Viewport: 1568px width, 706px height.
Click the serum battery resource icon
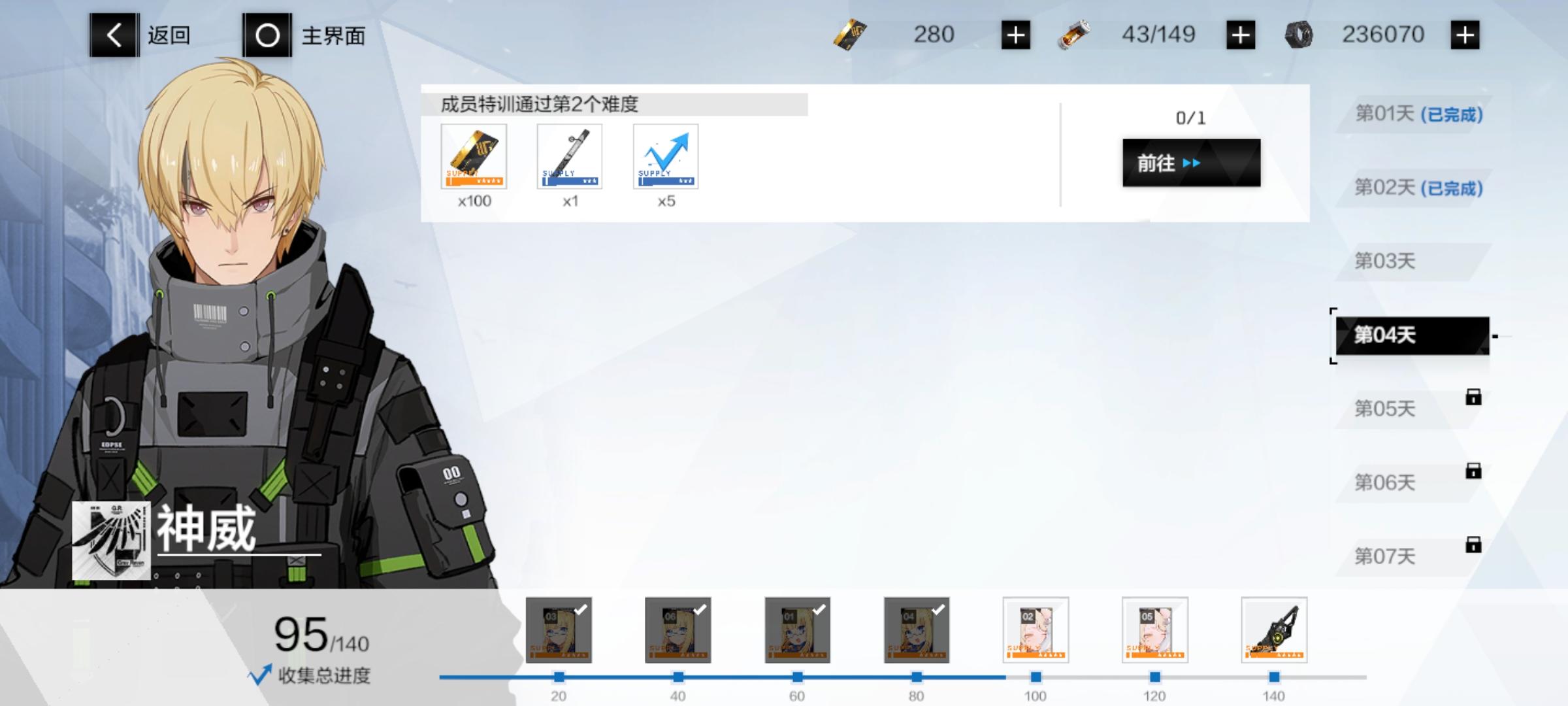coord(1077,34)
